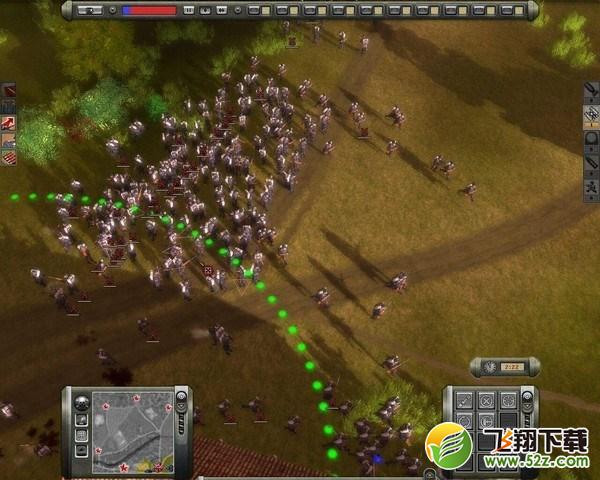Select the move order with diagonal arrow
The image size is (600, 480).
pyautogui.click(x=464, y=401)
